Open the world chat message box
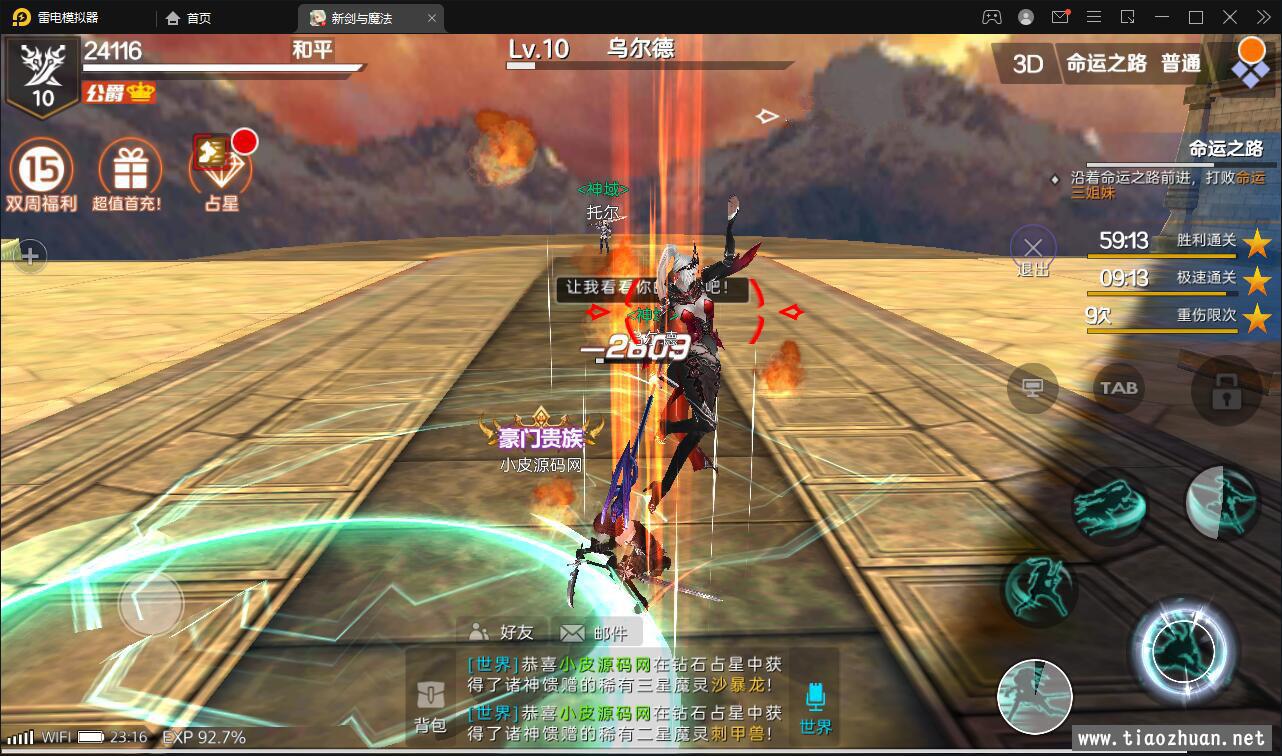 click(625, 694)
